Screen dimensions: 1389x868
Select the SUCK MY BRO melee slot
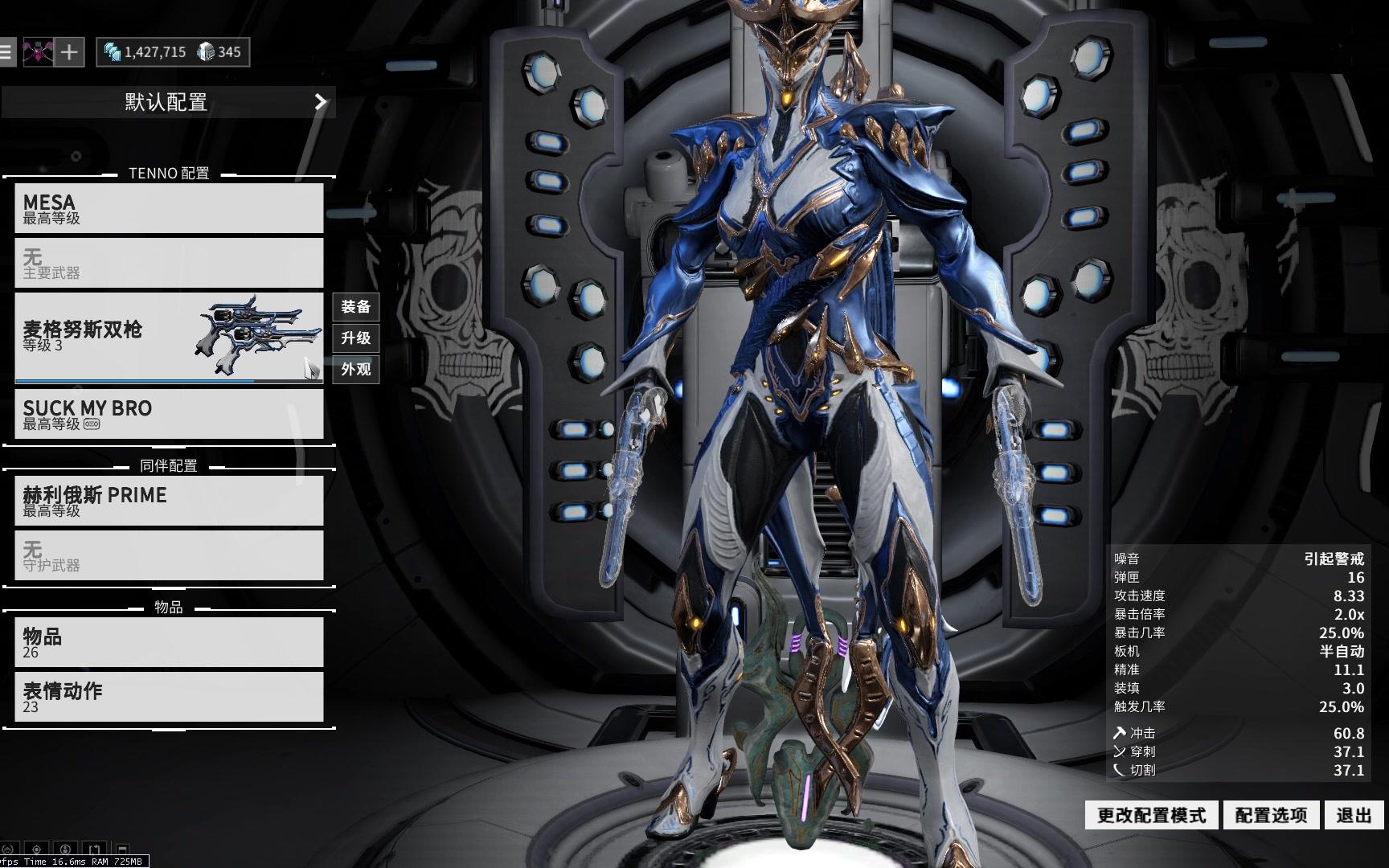pos(169,414)
